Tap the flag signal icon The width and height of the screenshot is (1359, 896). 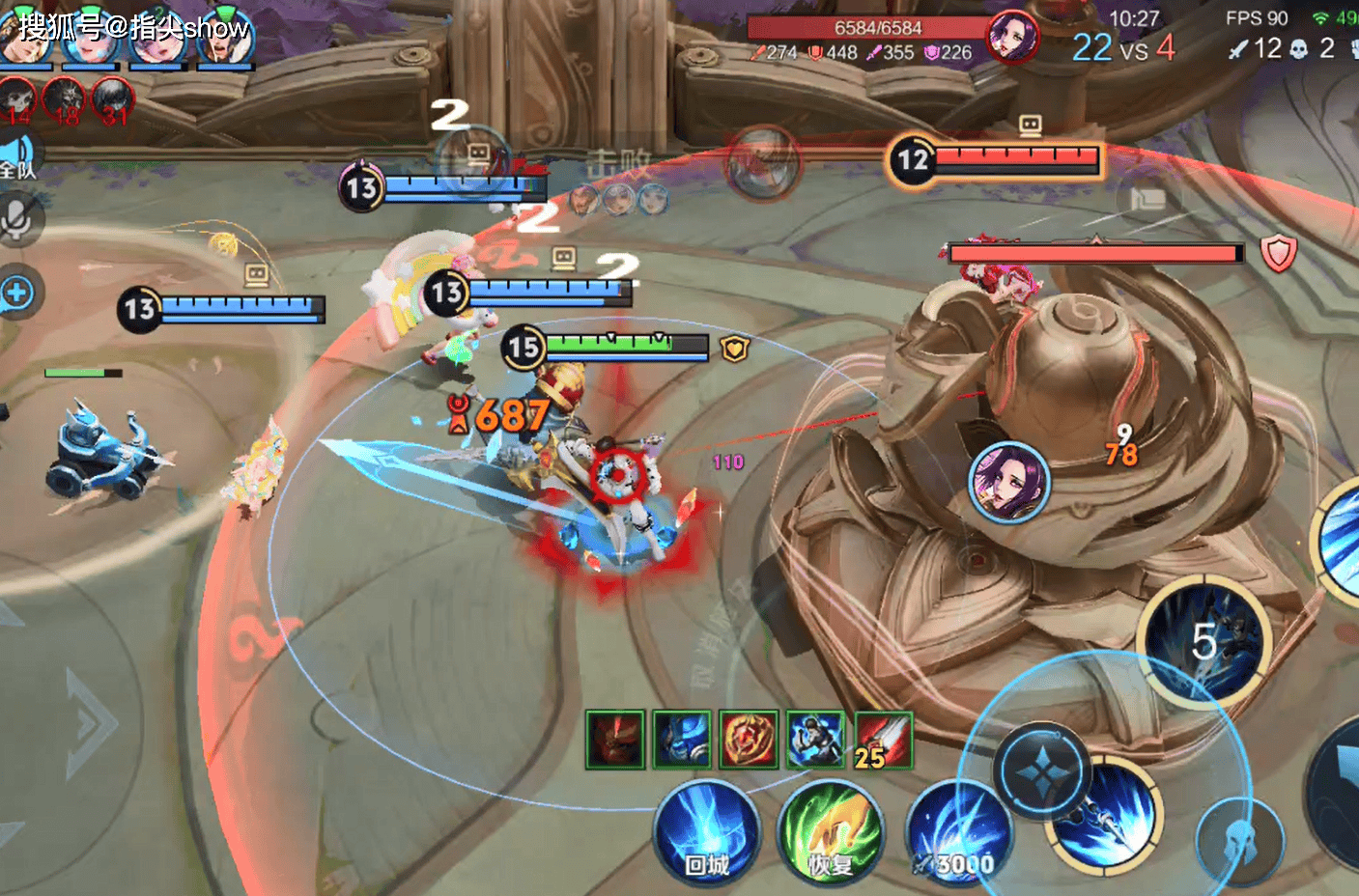click(x=1147, y=200)
